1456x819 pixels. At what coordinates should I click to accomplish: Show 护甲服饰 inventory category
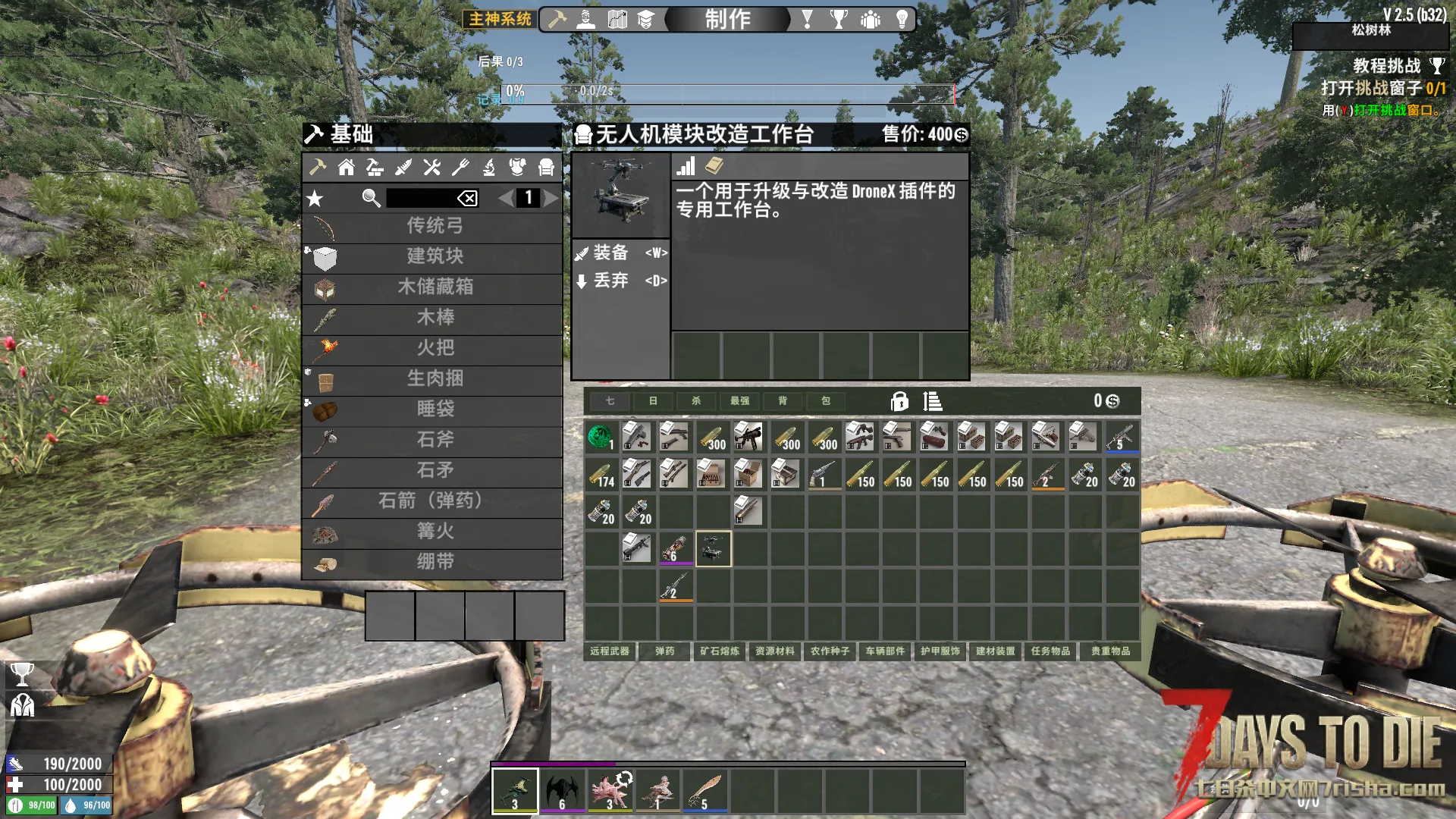coord(940,651)
